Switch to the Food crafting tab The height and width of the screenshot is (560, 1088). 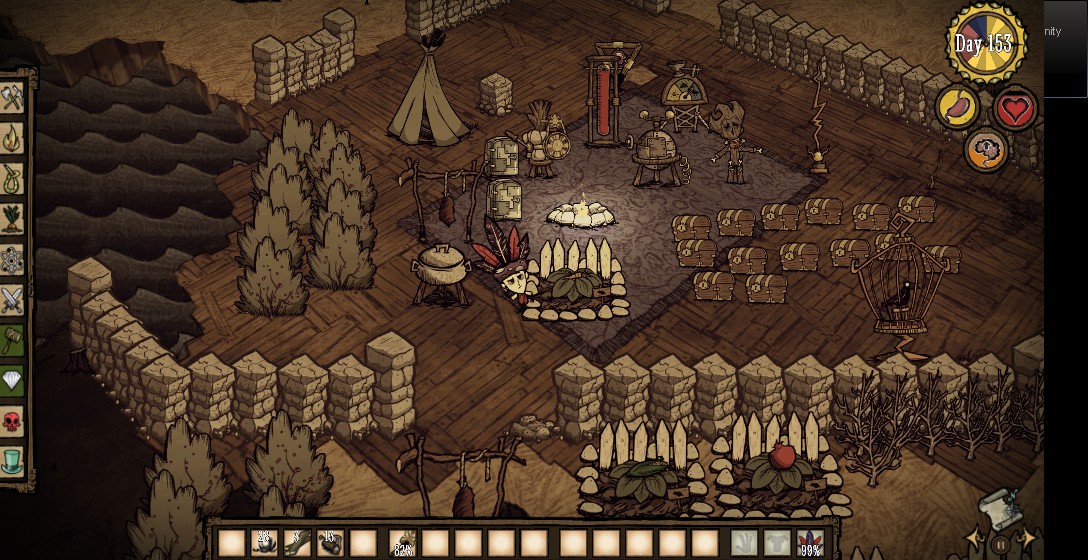[x=13, y=217]
